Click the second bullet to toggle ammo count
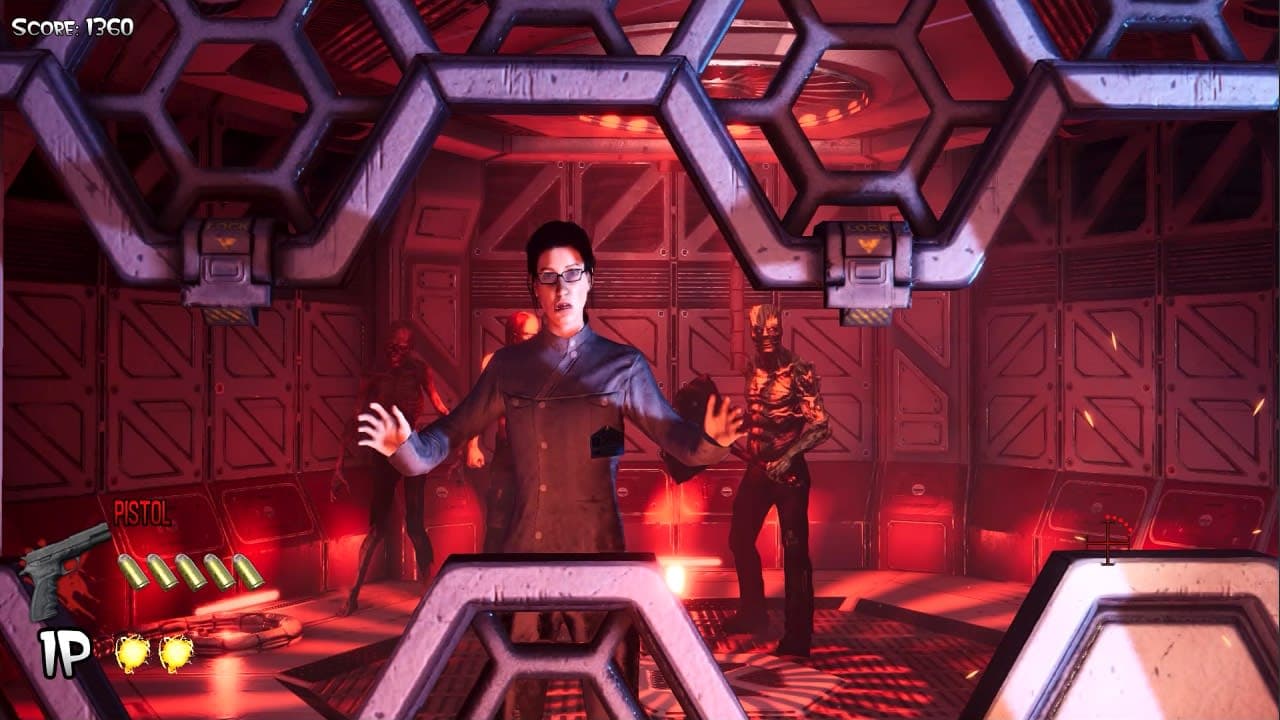The image size is (1280, 720). 162,572
